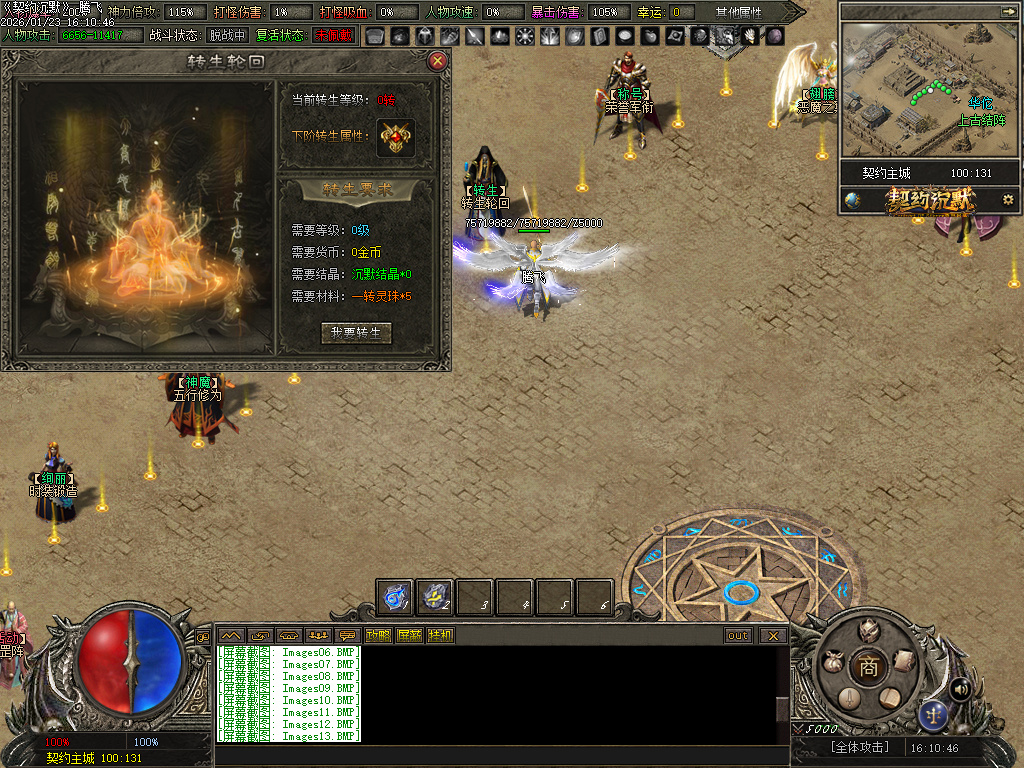1024x768 pixels.
Task: Close the 转生轮回 reincarnation window
Action: click(x=437, y=61)
